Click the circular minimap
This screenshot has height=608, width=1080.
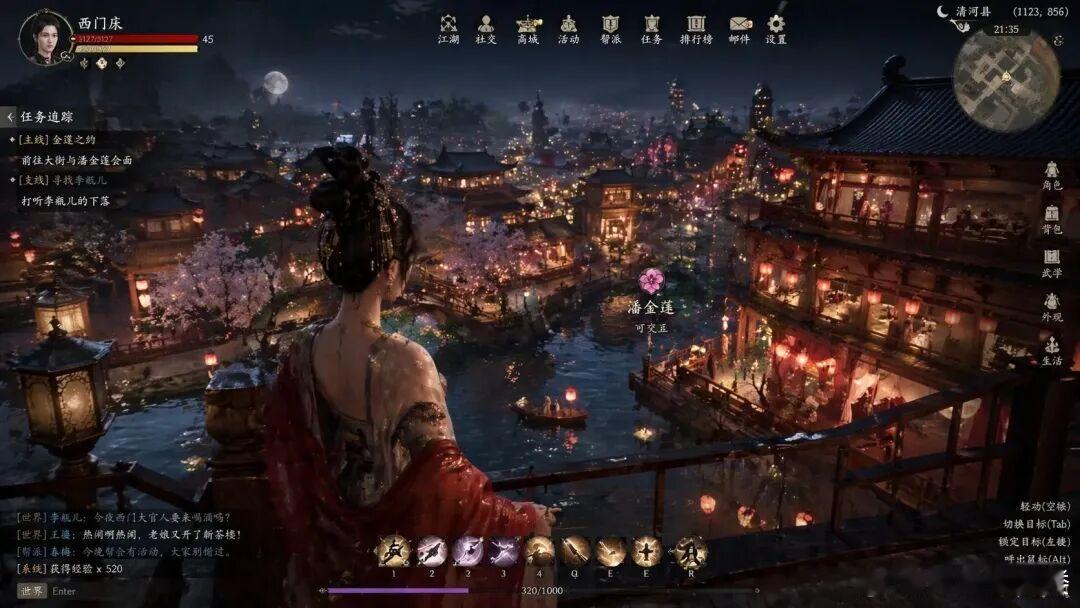[1006, 80]
